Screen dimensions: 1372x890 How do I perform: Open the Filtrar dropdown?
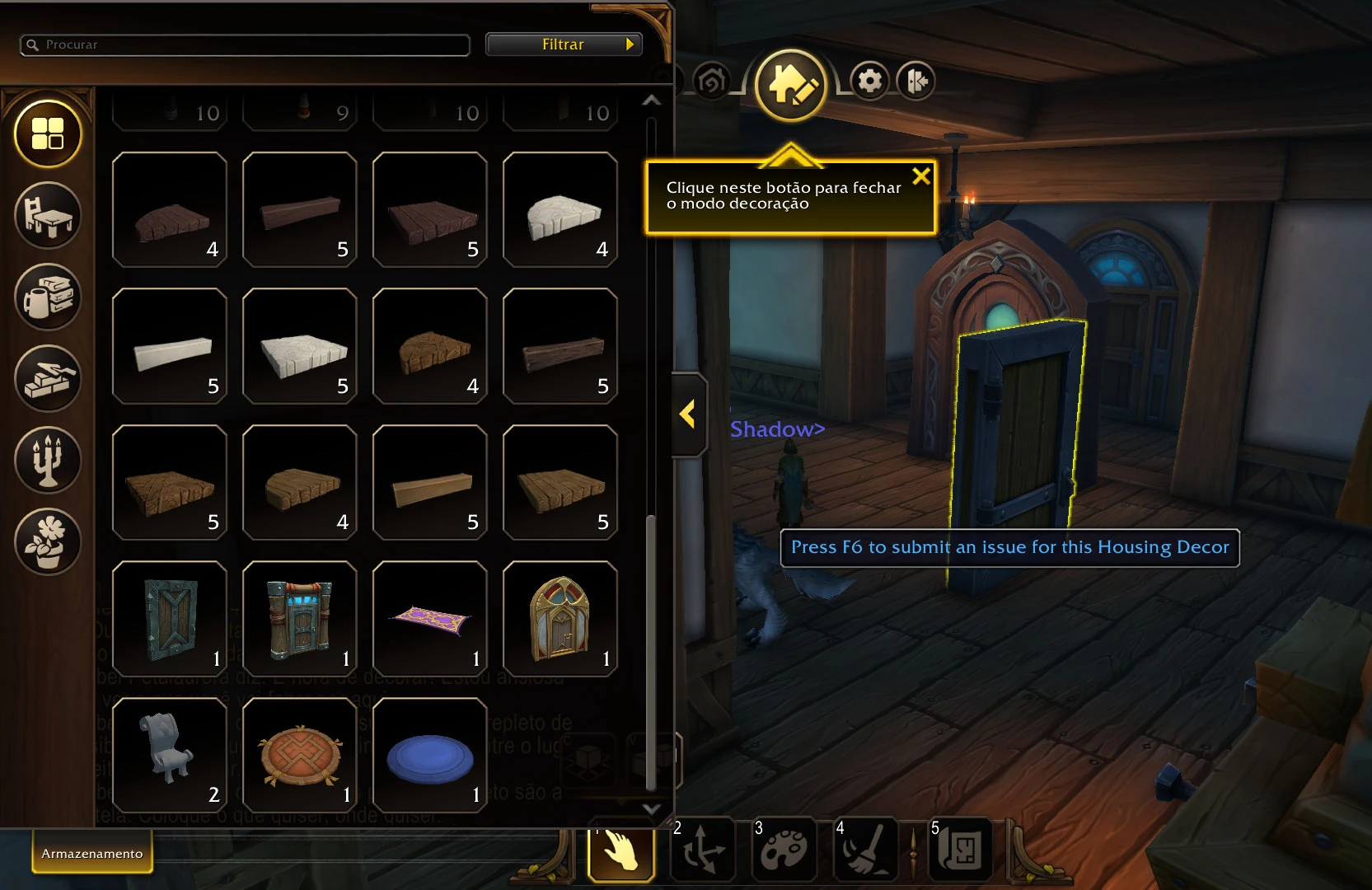pos(564,44)
